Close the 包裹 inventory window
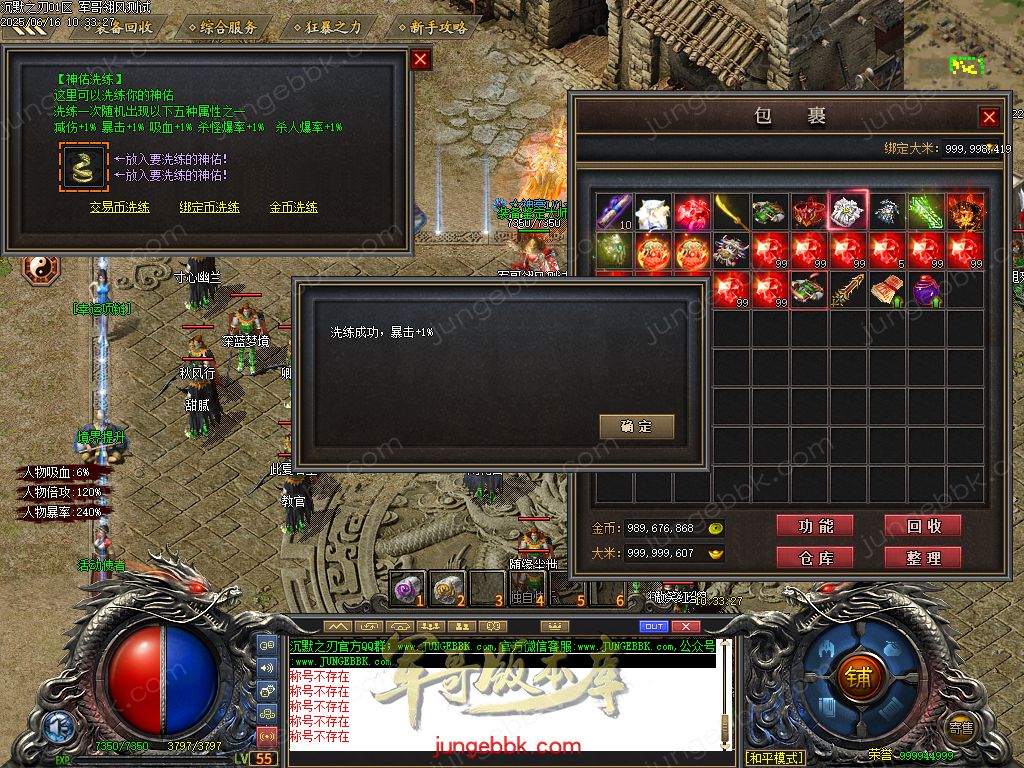1024x768 pixels. tap(989, 117)
